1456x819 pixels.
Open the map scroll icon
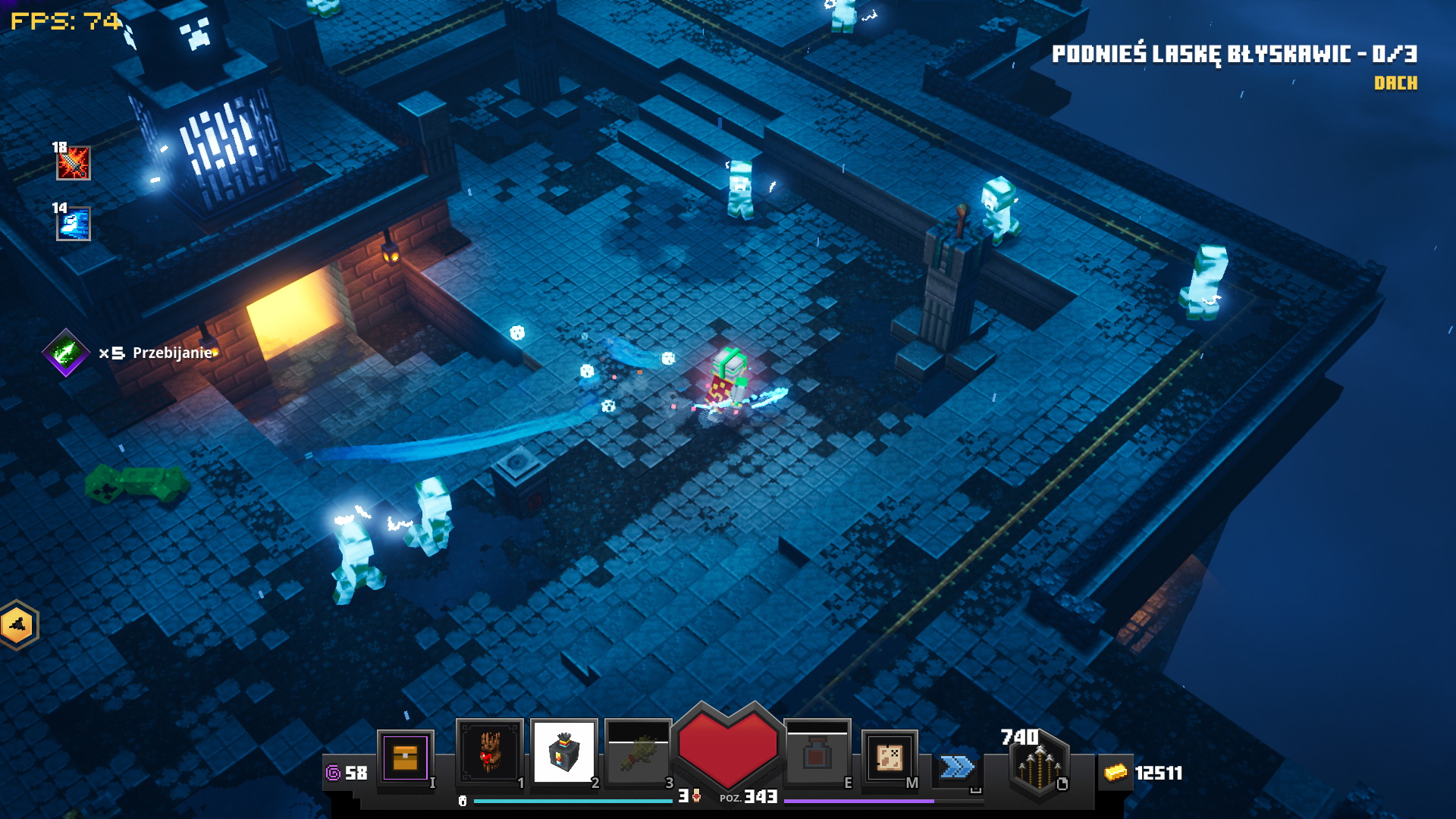(889, 757)
